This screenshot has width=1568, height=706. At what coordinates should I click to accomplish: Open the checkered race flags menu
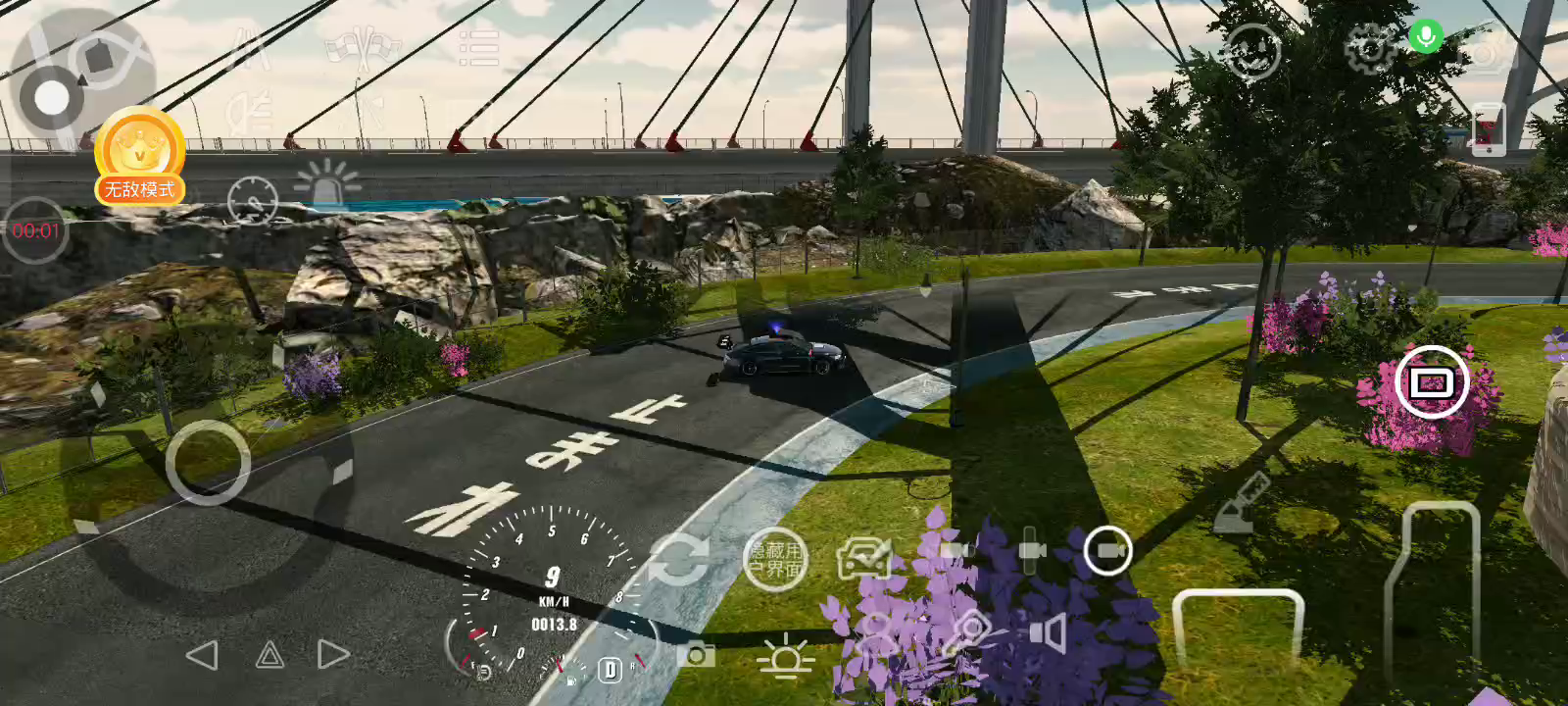364,47
